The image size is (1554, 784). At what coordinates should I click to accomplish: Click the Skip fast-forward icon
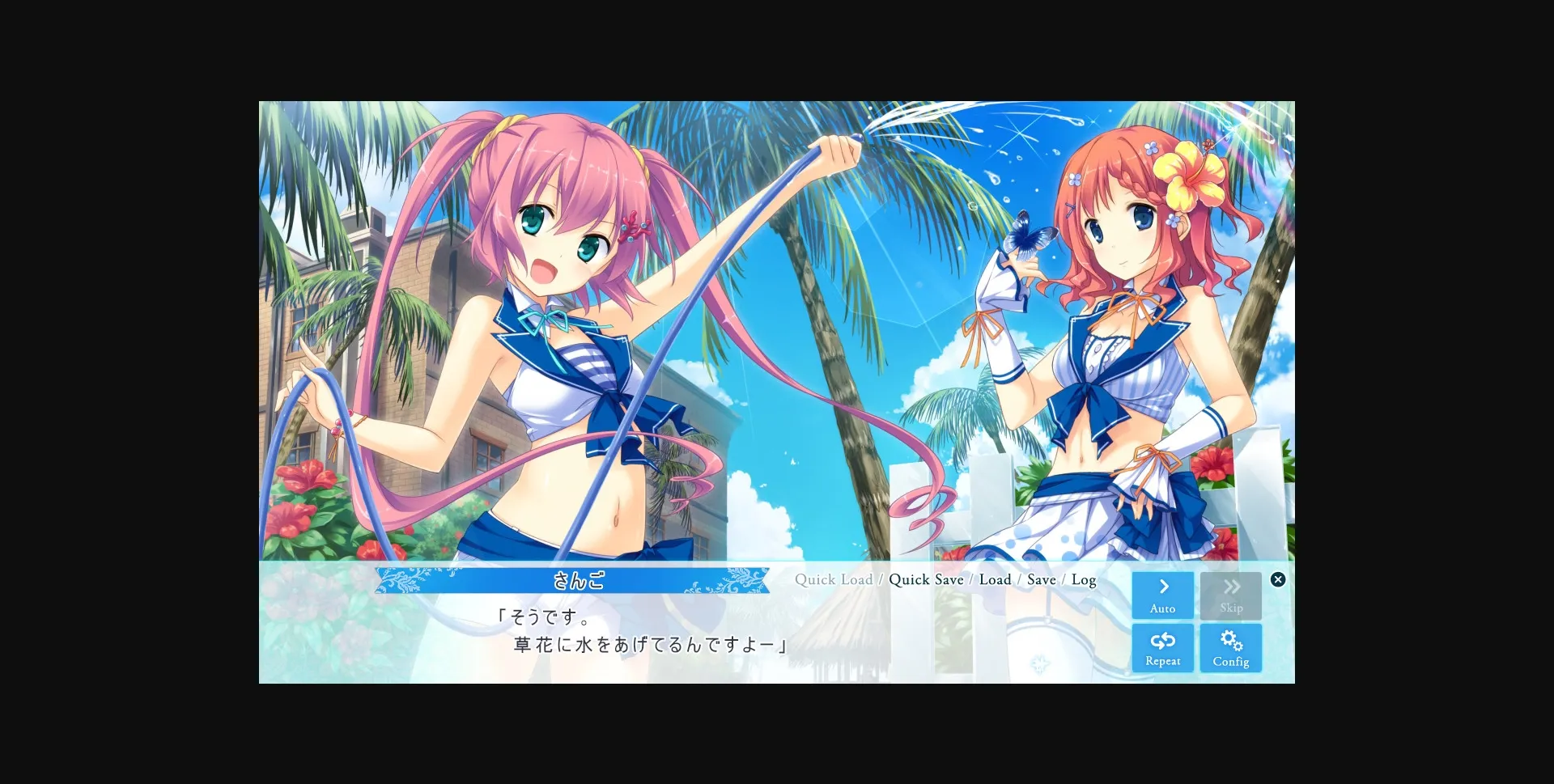pos(1231,586)
